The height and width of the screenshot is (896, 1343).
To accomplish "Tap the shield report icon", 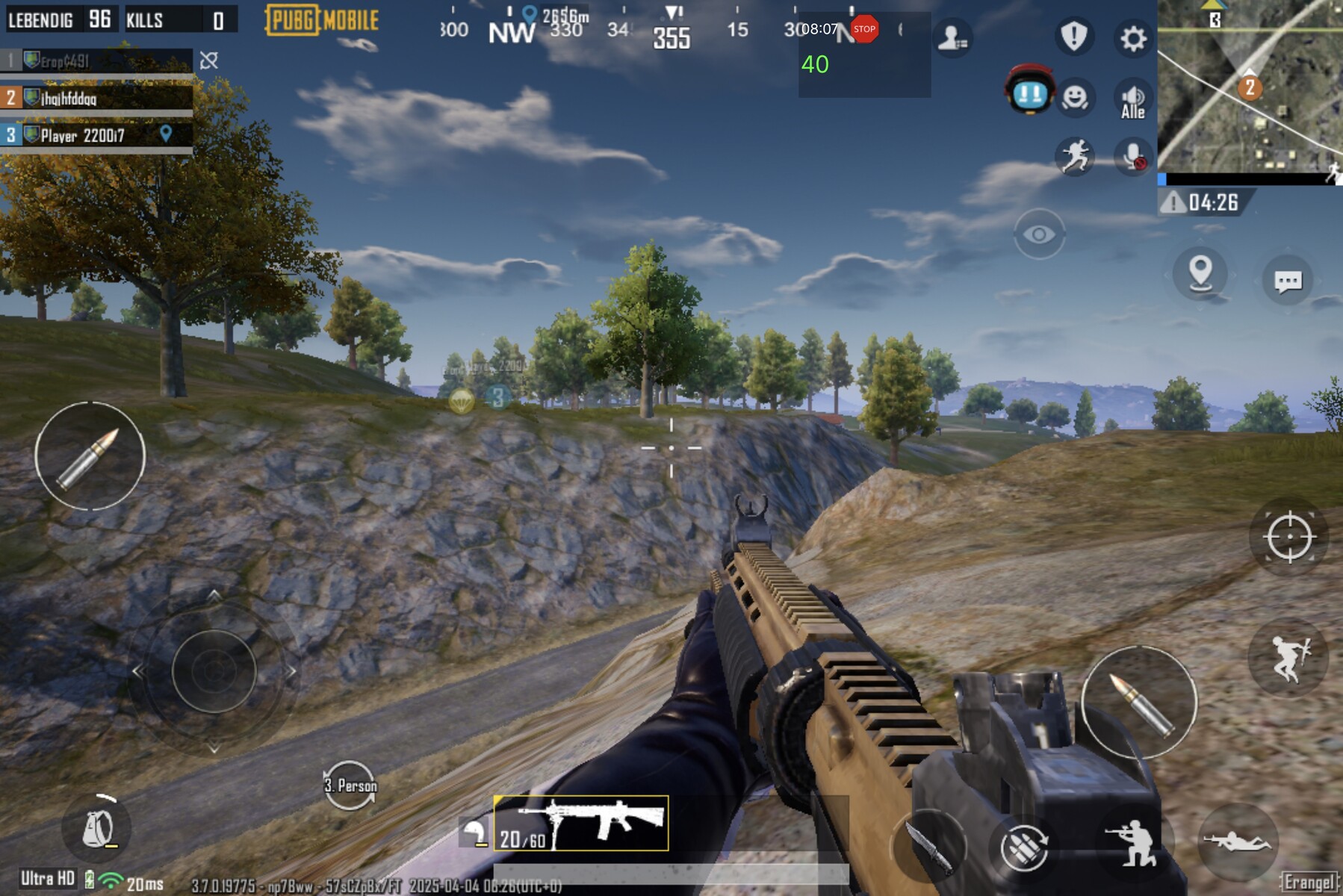I will click(1073, 36).
